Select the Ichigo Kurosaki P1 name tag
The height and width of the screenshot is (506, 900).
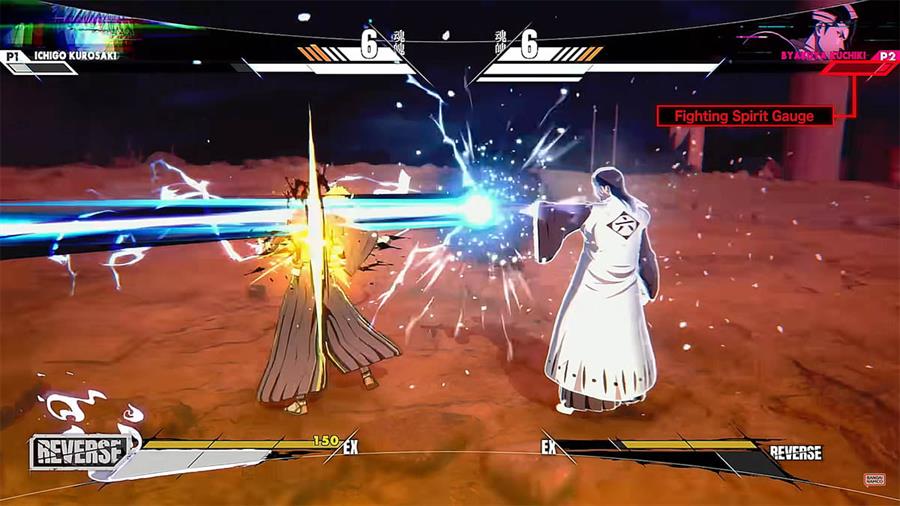[70, 56]
